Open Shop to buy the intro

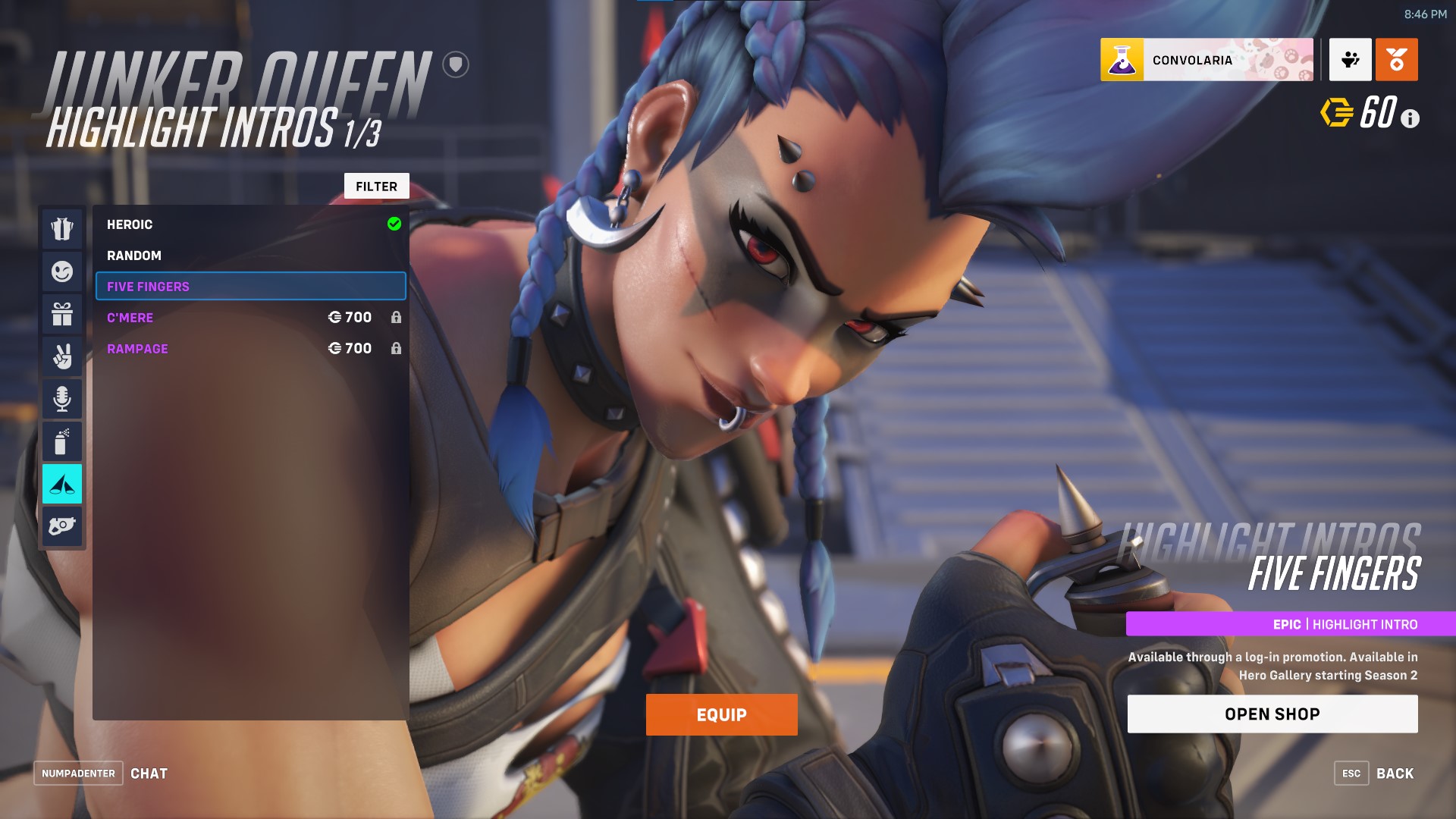point(1272,713)
